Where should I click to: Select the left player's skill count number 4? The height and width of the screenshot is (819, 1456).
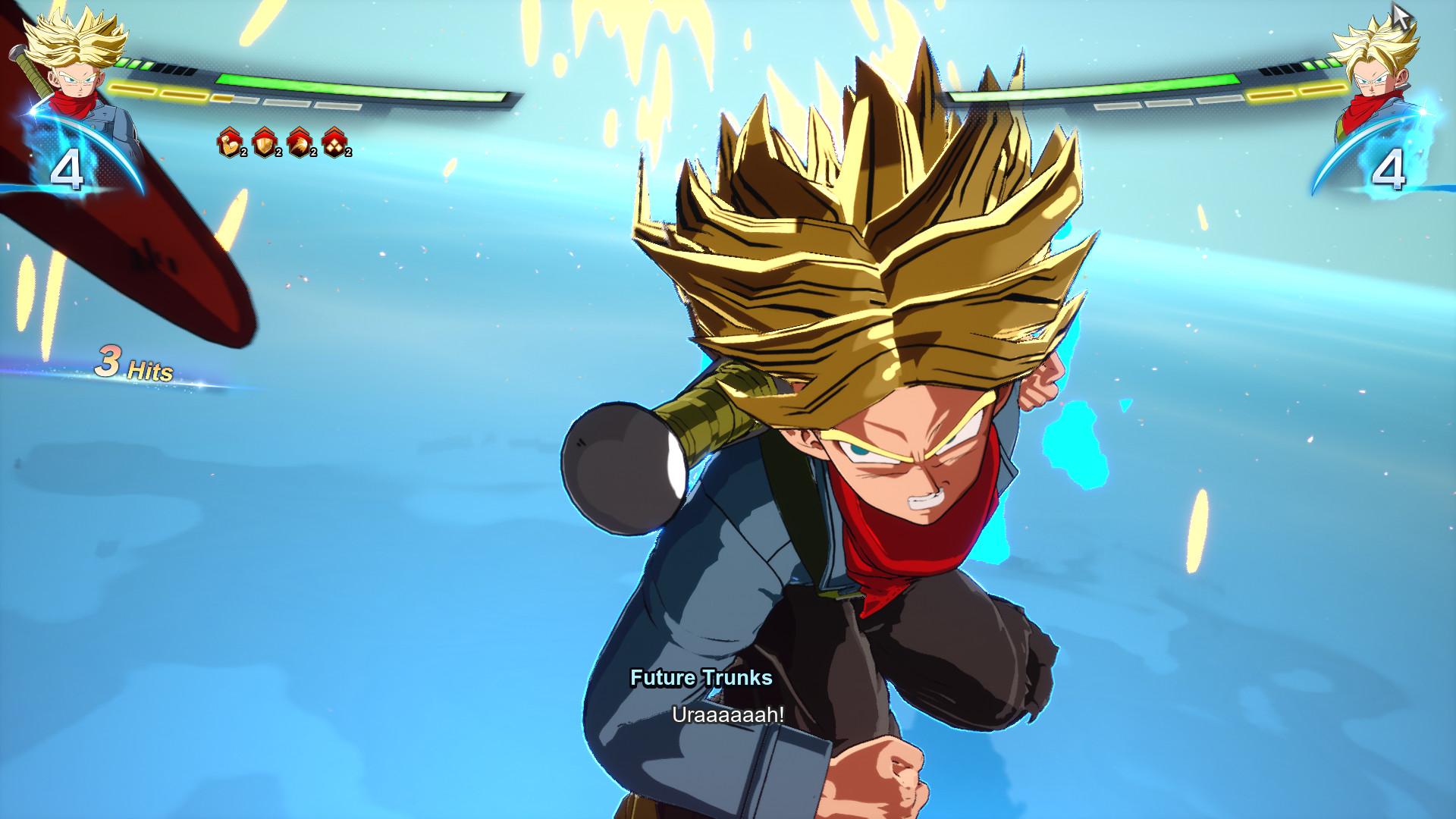click(69, 168)
